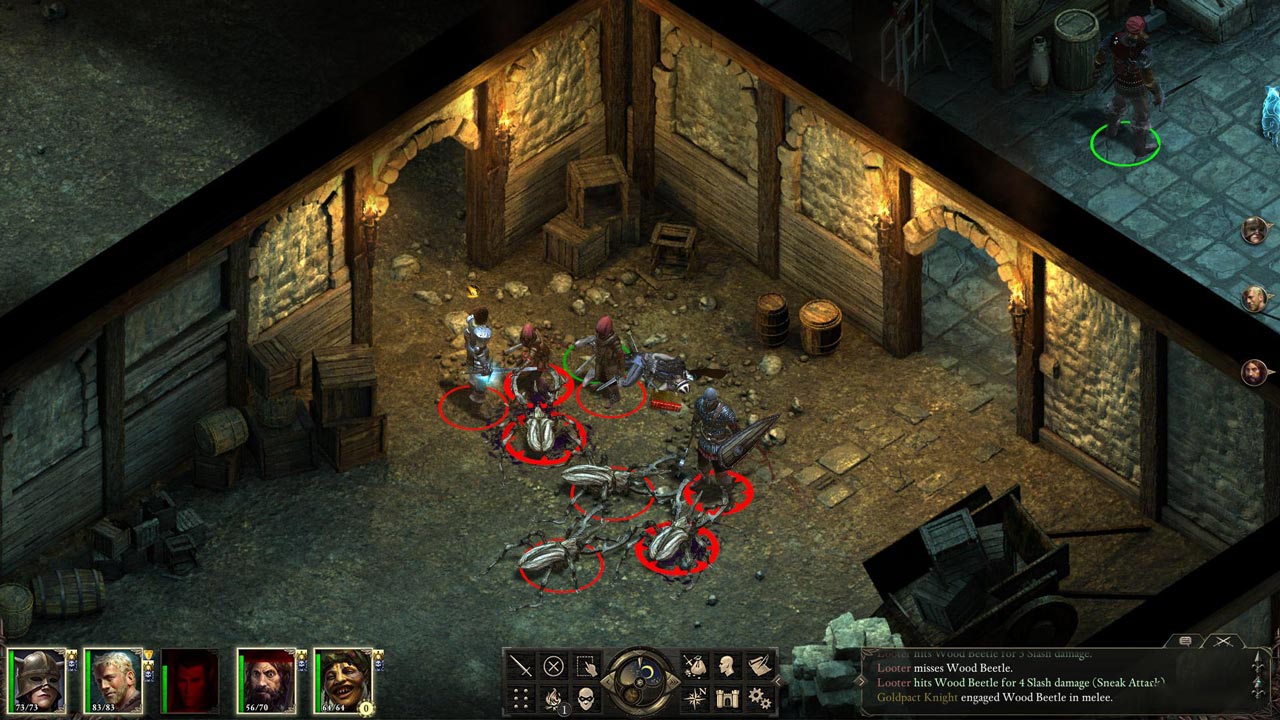Click the campfire rest button
The height and width of the screenshot is (720, 1280).
[553, 697]
